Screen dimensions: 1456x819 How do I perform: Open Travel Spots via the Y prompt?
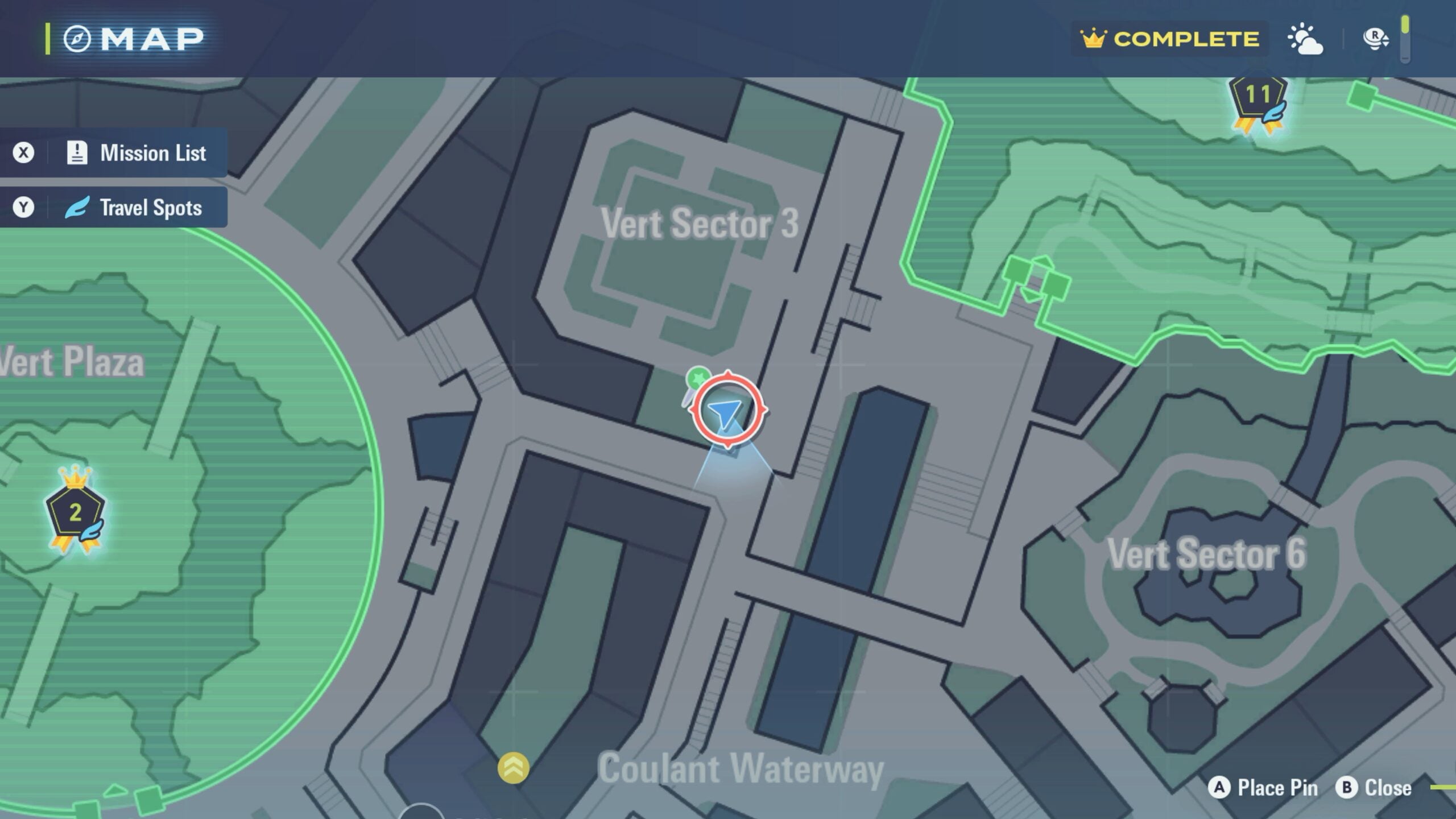pos(24,207)
